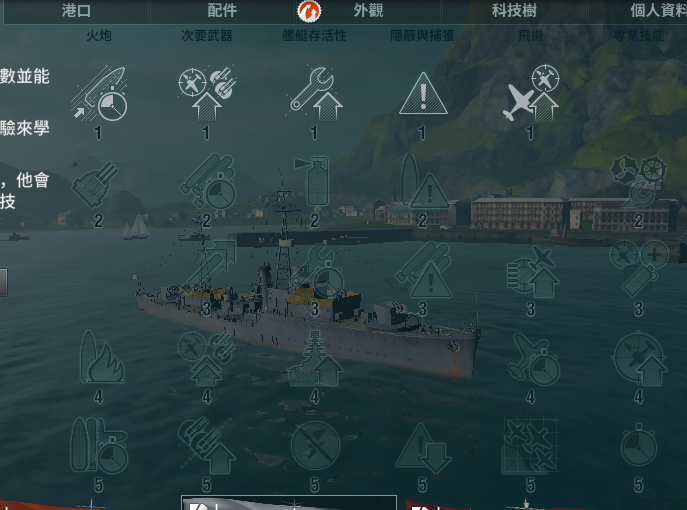Pick the tier 2 ship wheel skill
Screen dimensions: 687x510
tap(638, 184)
